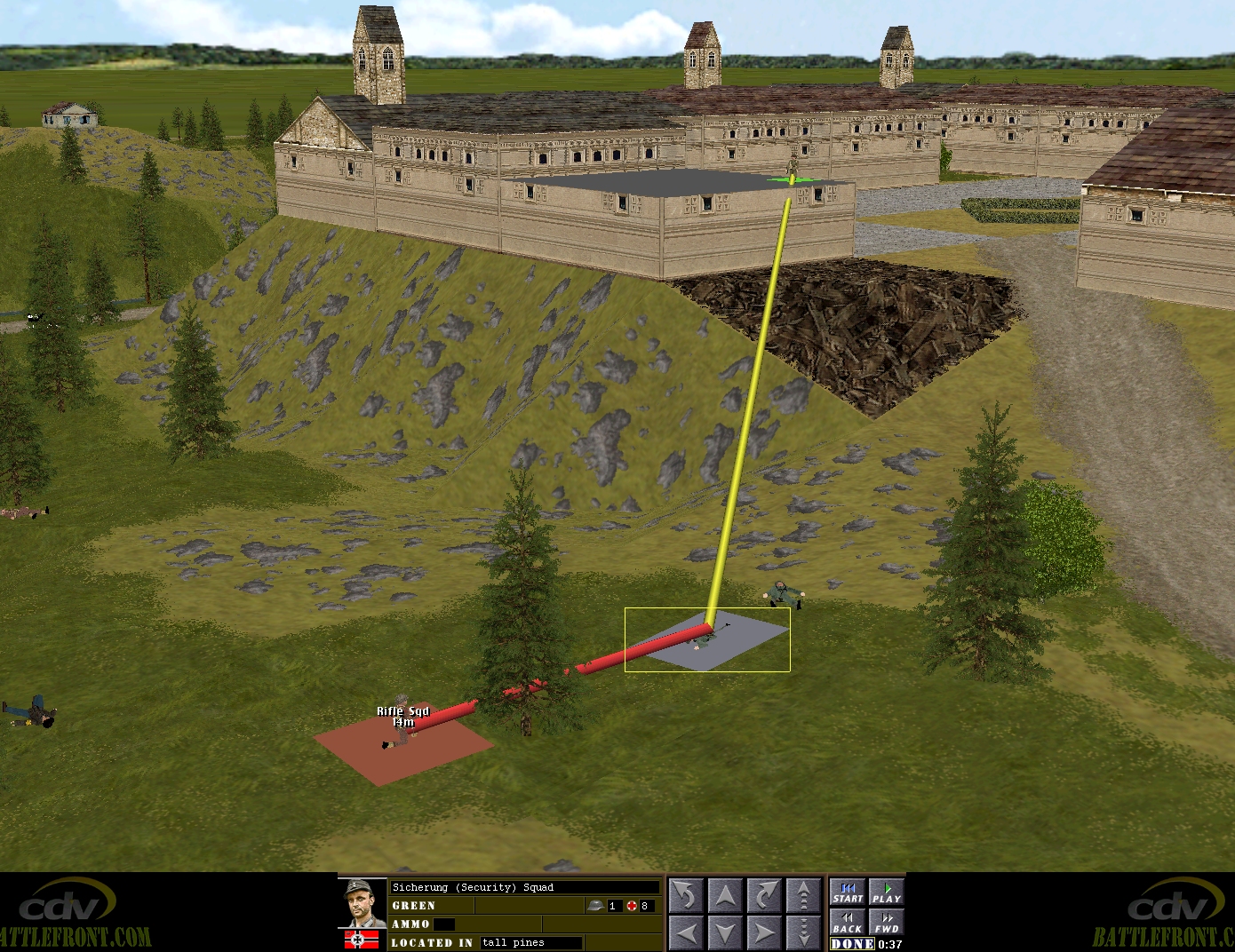Select the Sicherung (Security) Squad name bar
This screenshot has height=952, width=1235.
[524, 887]
